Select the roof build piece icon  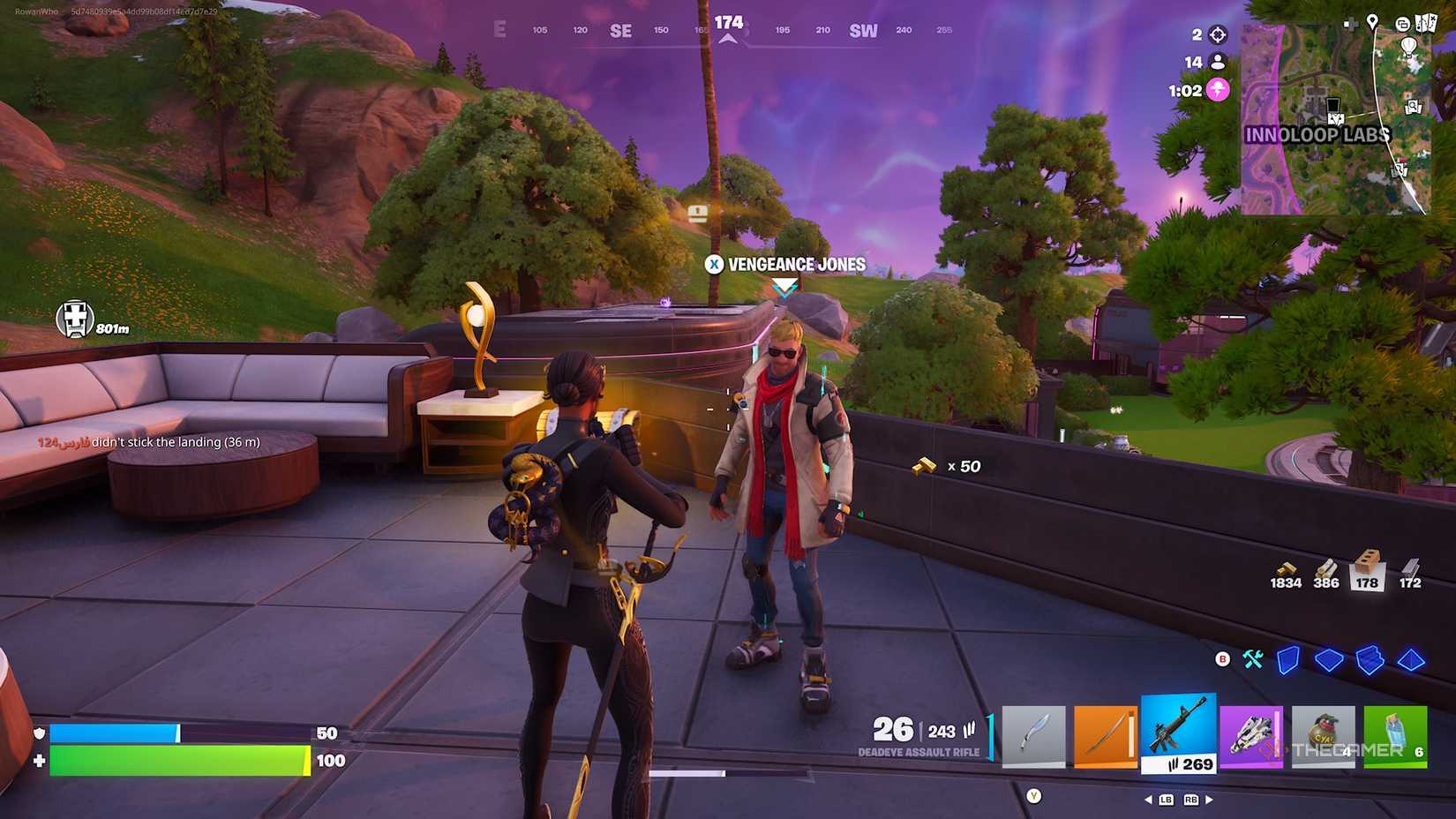pyautogui.click(x=1410, y=660)
